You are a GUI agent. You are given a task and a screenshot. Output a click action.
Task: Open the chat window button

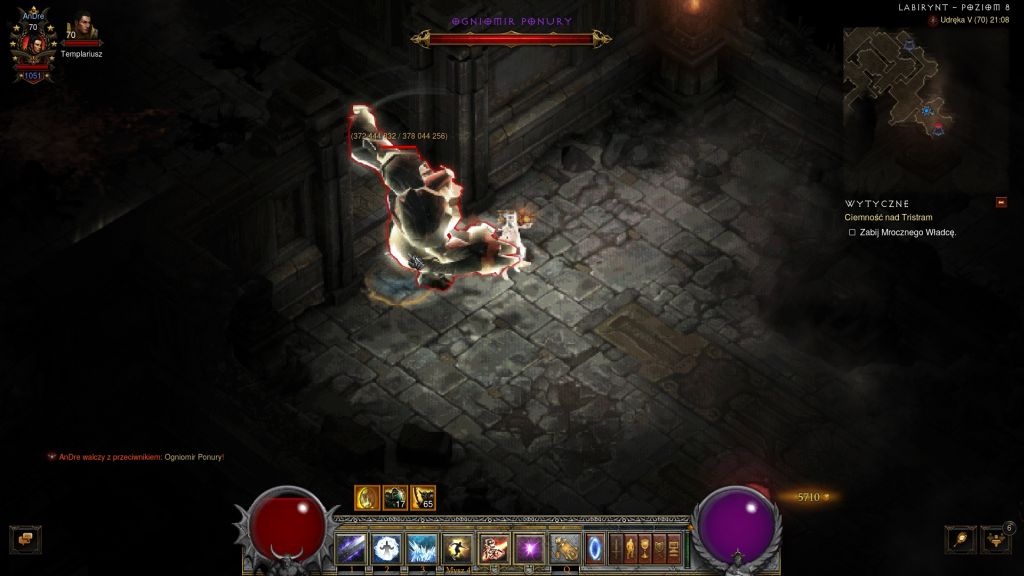point(25,540)
